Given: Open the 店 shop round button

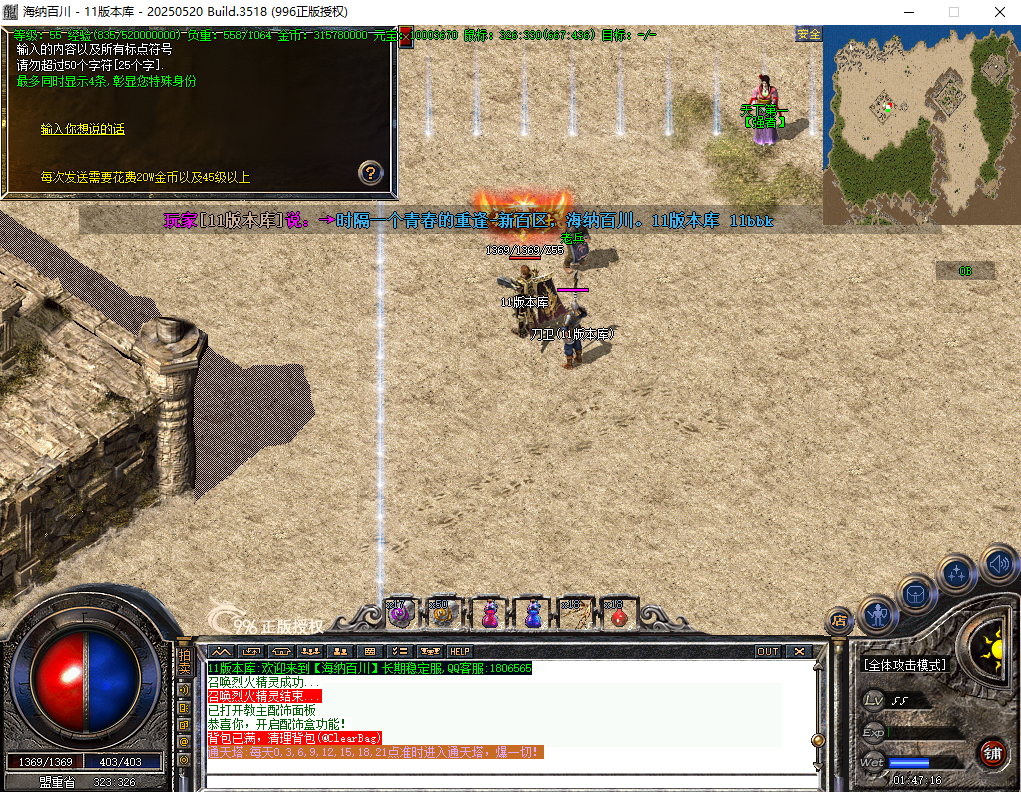Looking at the screenshot, I should [x=838, y=620].
